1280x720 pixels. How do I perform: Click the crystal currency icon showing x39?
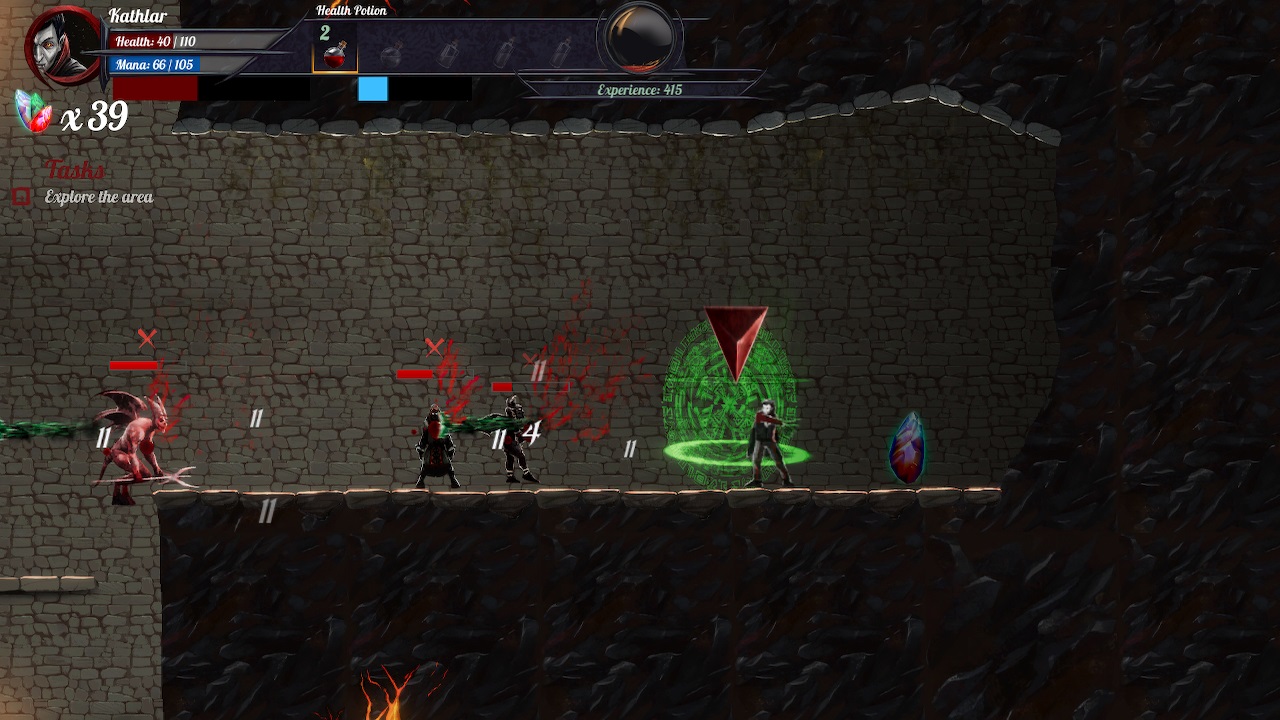pyautogui.click(x=33, y=110)
